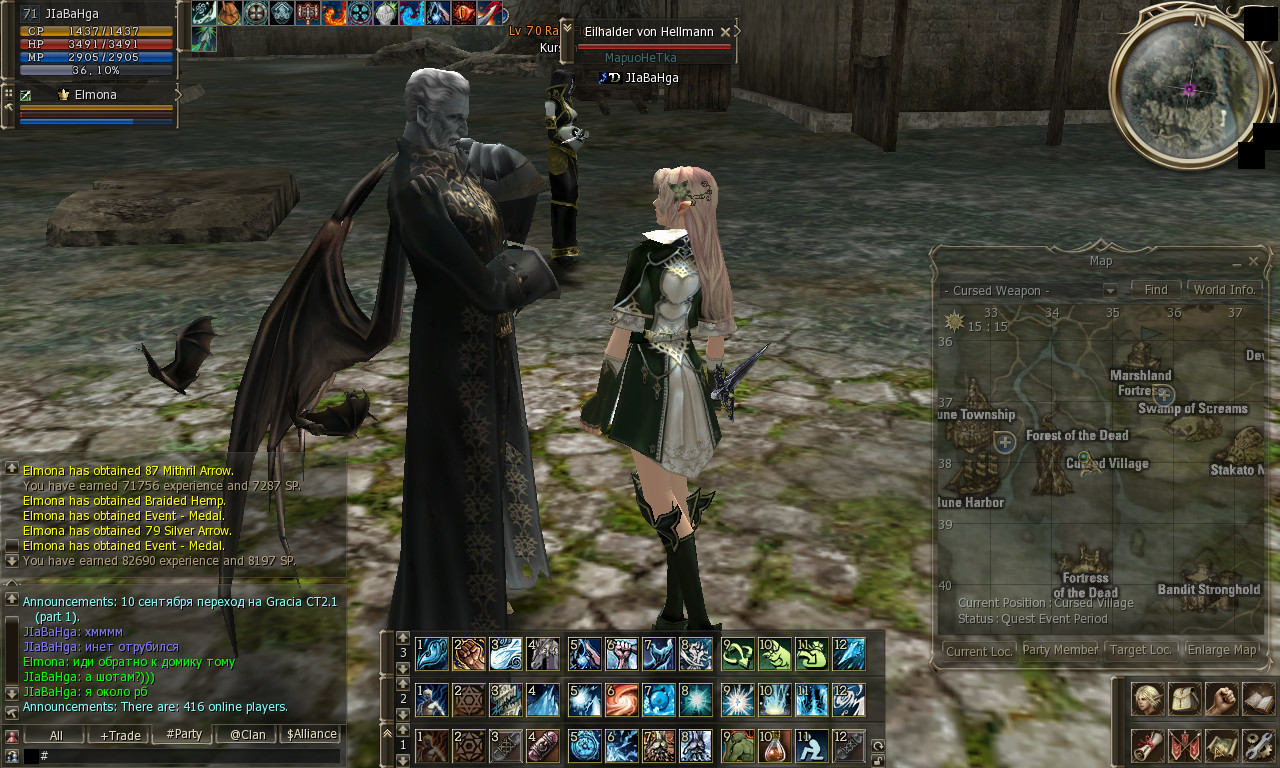Open the character status elf portrait icon

pos(1147,699)
